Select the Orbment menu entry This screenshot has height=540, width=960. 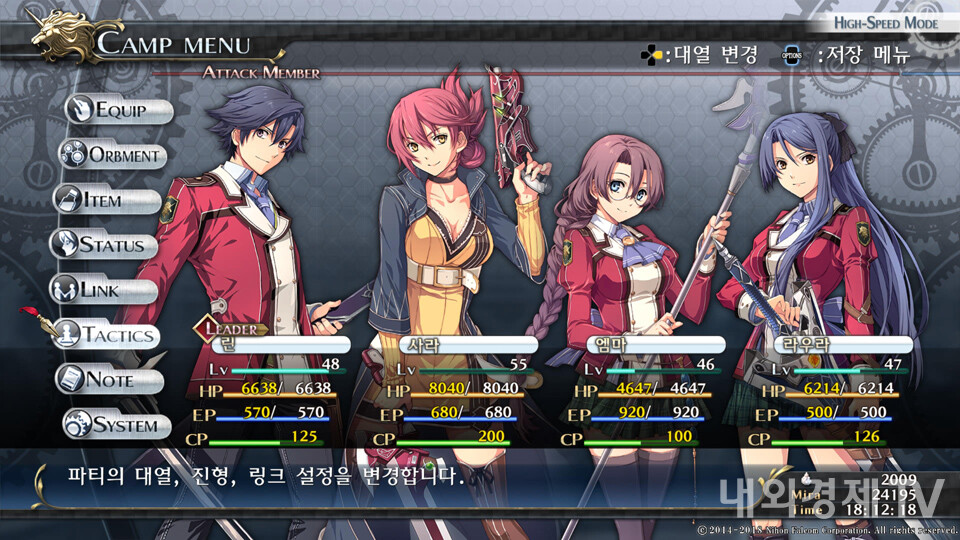[x=113, y=155]
